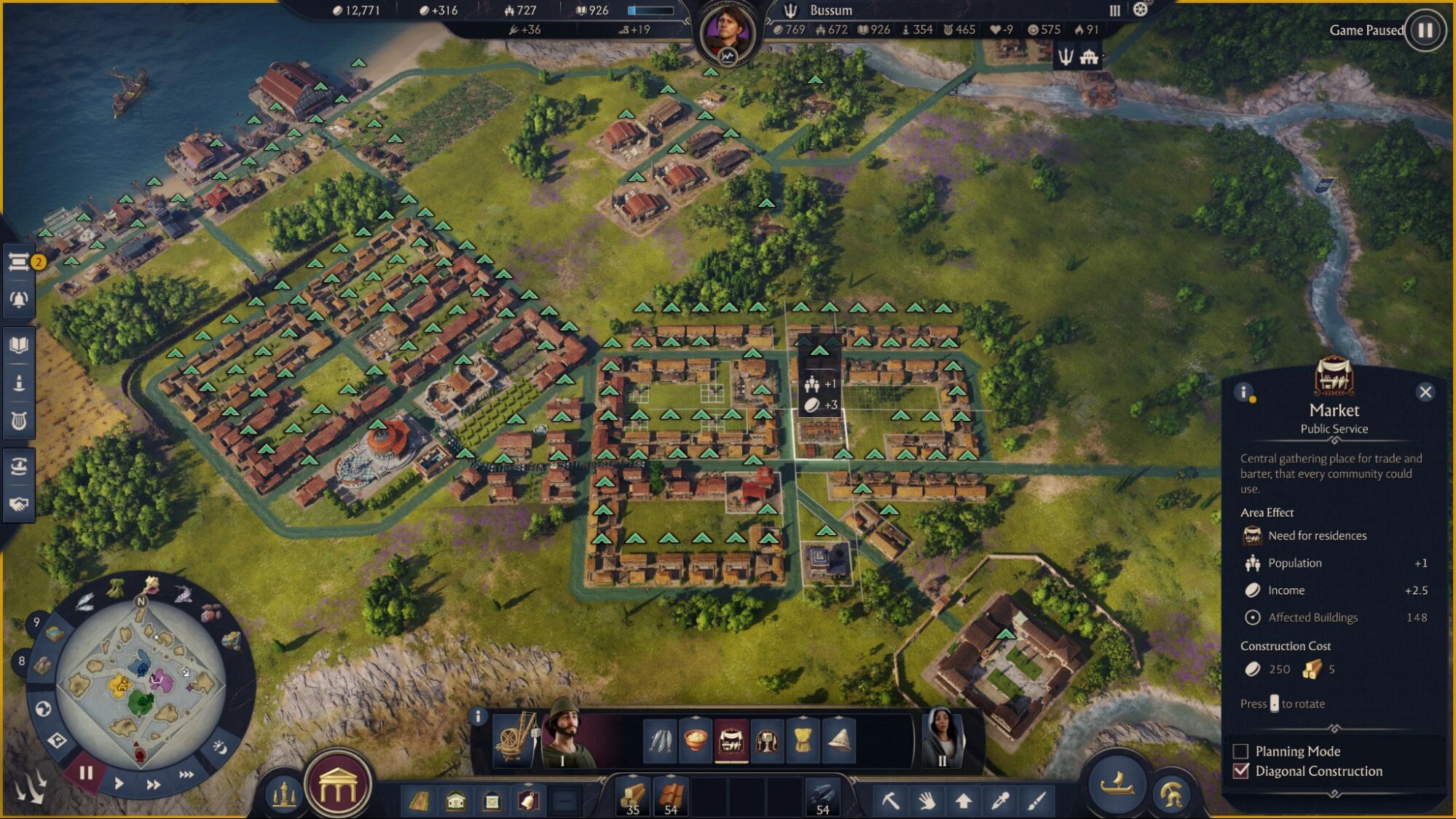Viewport: 1456px width, 819px height.
Task: Unpause the game with the top-right pause button
Action: [x=1425, y=31]
